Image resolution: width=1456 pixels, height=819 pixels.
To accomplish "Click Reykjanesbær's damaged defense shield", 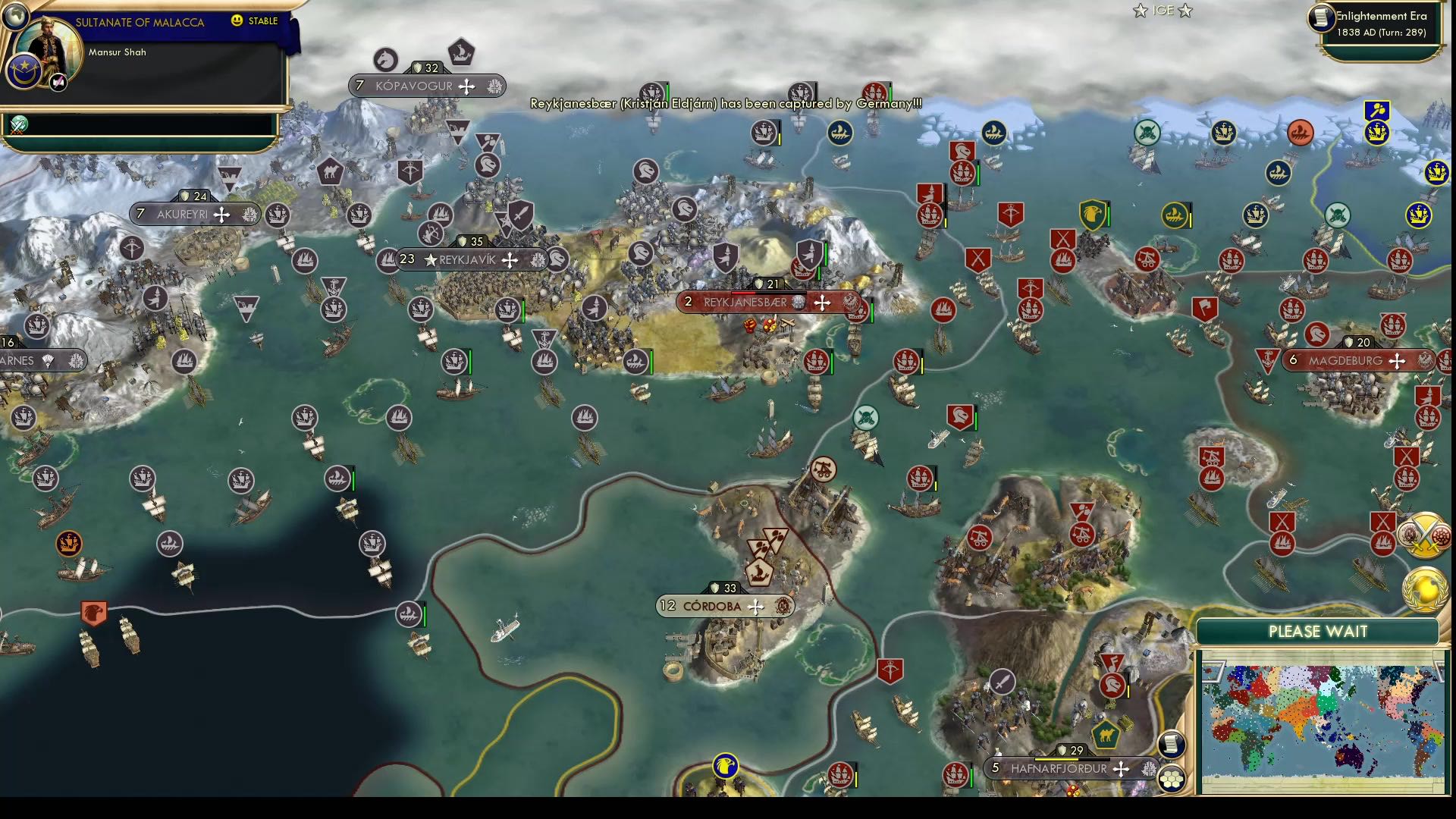I will (761, 284).
